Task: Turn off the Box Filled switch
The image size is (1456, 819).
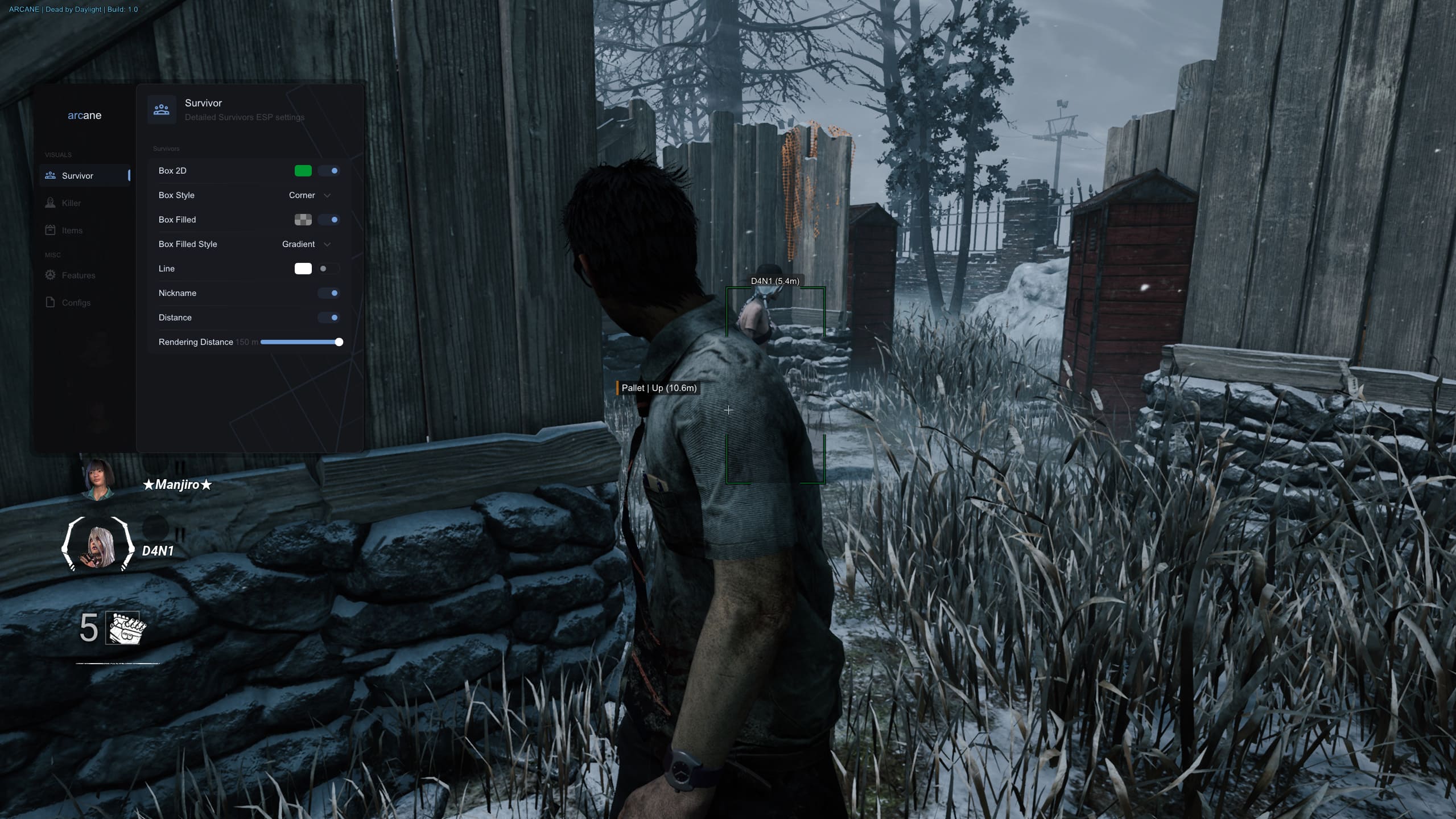Action: (x=329, y=220)
